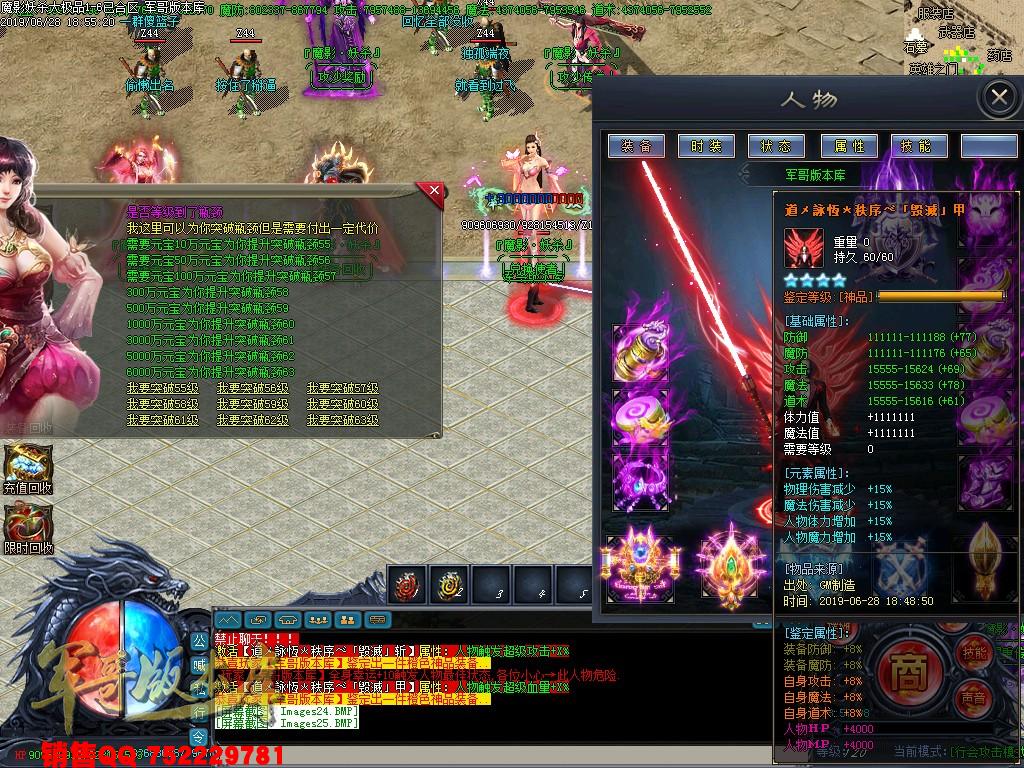Viewport: 1024px width, 768px height.
Task: Select the 我要突破57级 option
Action: (x=343, y=388)
